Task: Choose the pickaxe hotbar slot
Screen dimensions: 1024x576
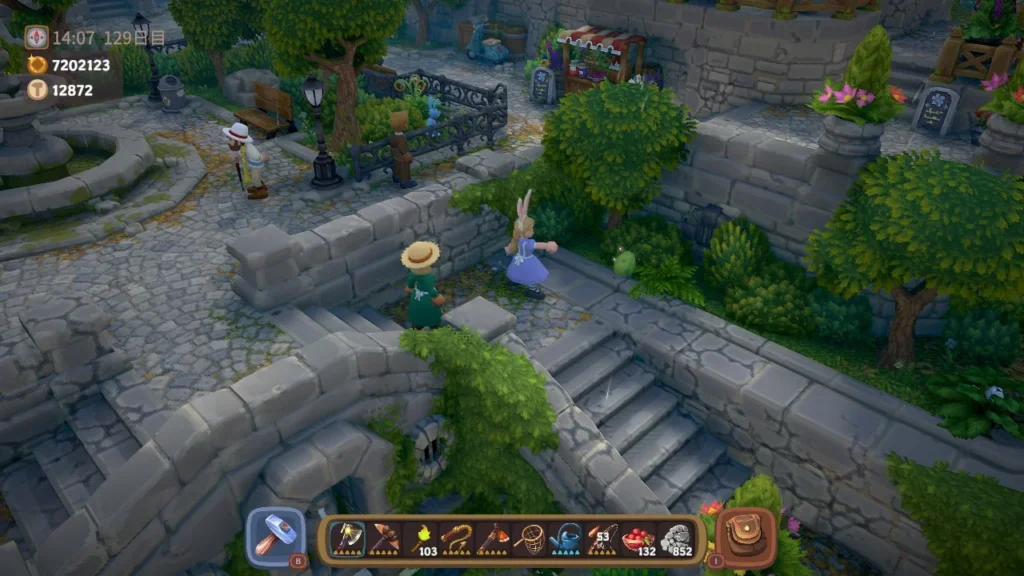Action: point(384,538)
